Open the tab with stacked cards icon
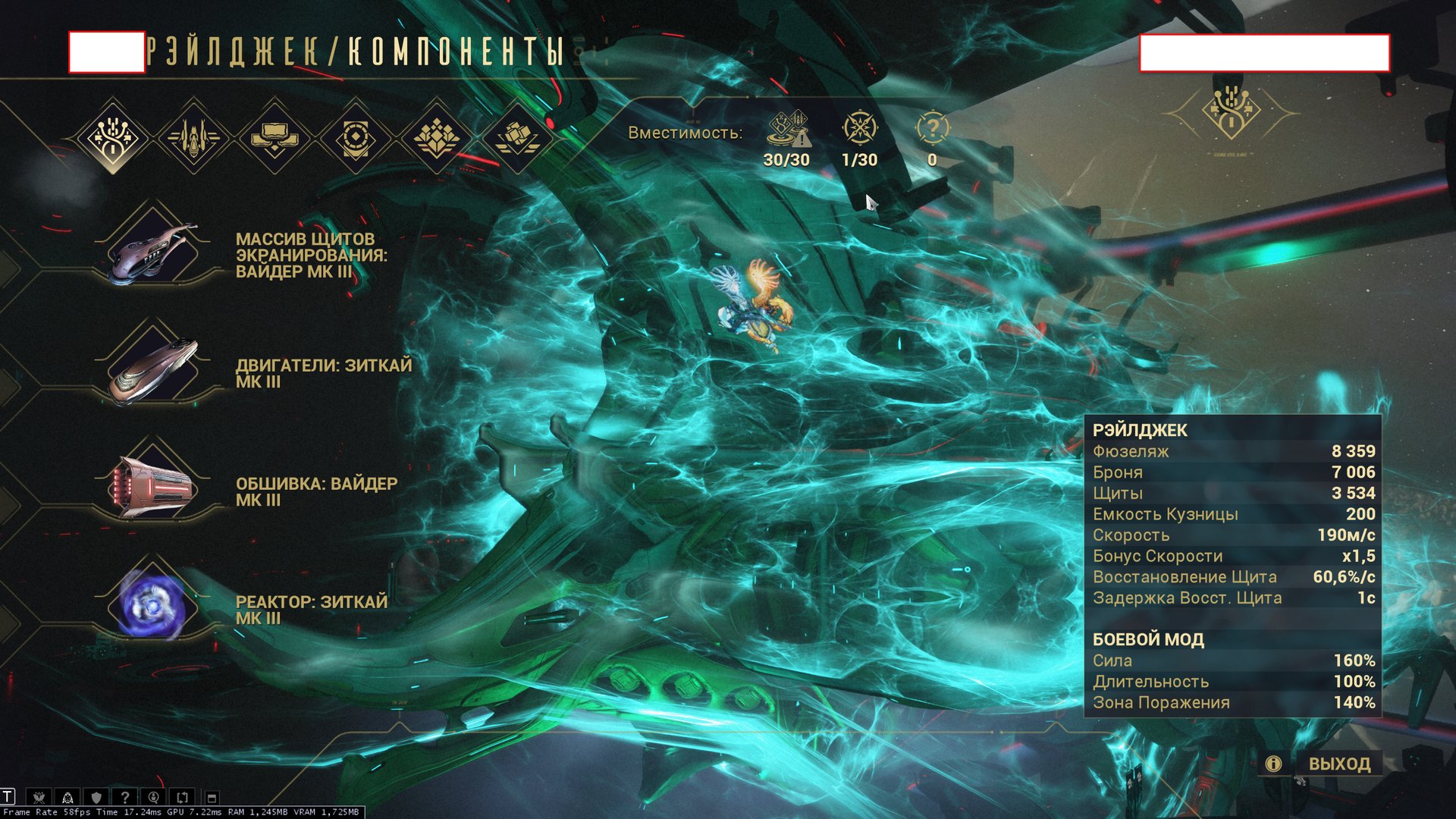 [x=275, y=138]
